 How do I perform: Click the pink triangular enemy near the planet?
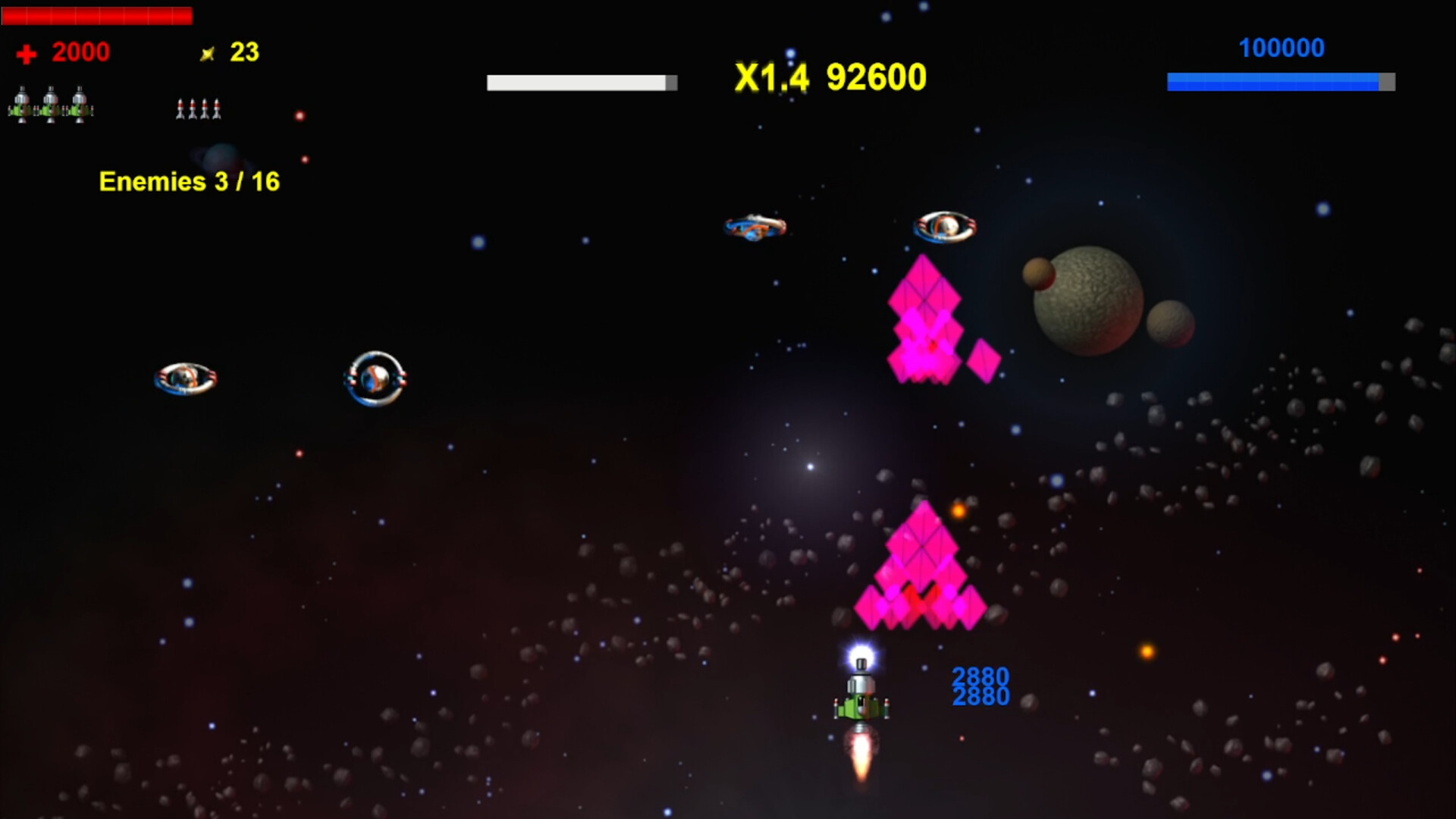pyautogui.click(x=924, y=318)
